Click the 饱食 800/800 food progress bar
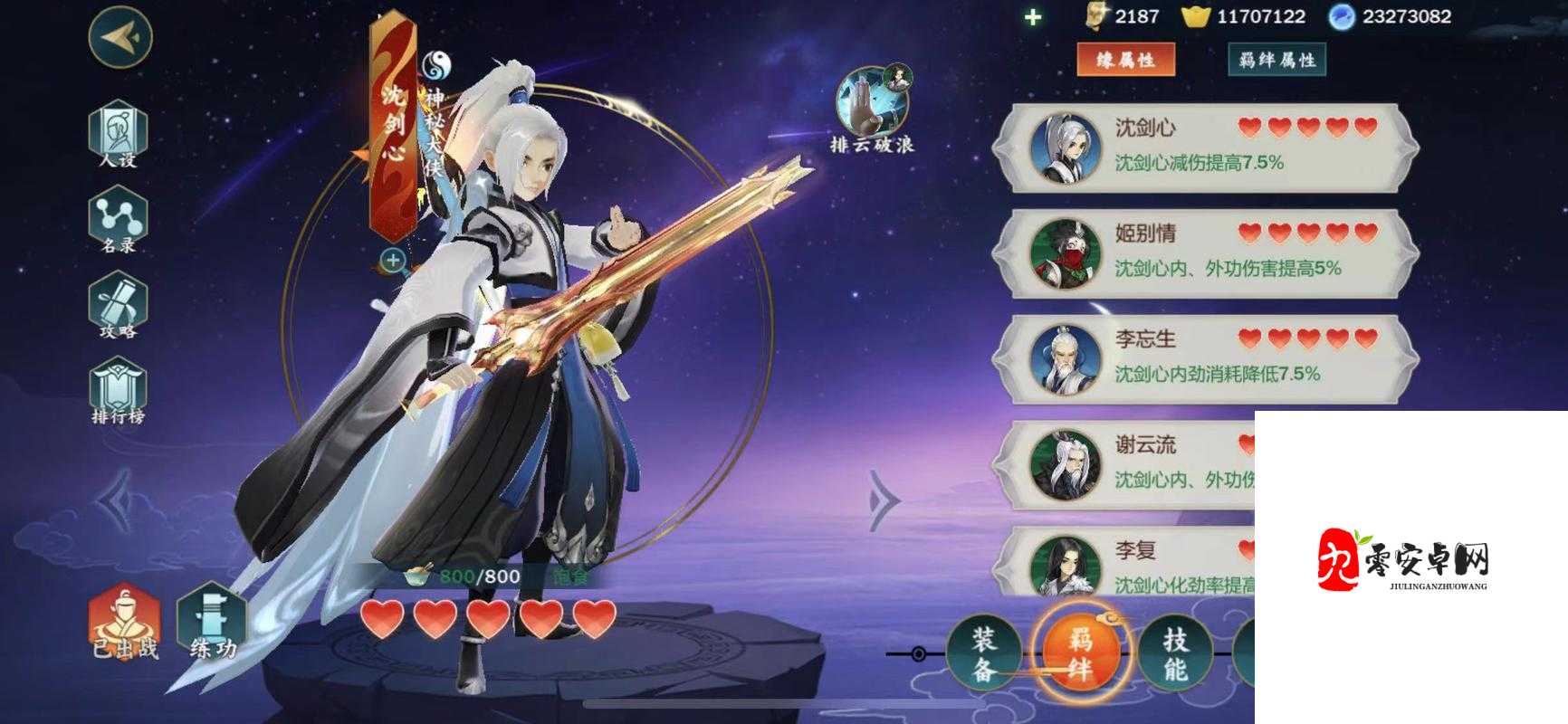The width and height of the screenshot is (1568, 724). pyautogui.click(x=480, y=575)
